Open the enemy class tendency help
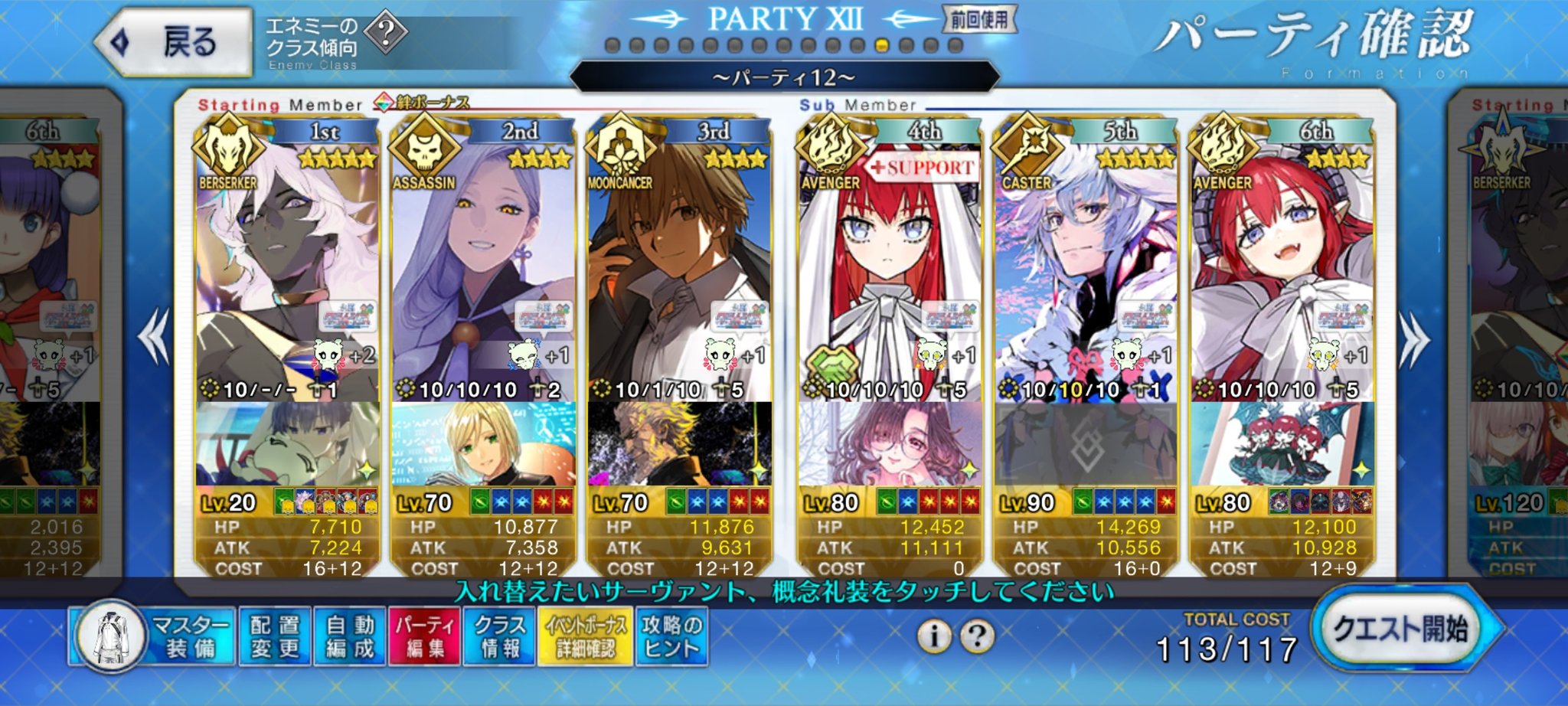 tap(385, 32)
